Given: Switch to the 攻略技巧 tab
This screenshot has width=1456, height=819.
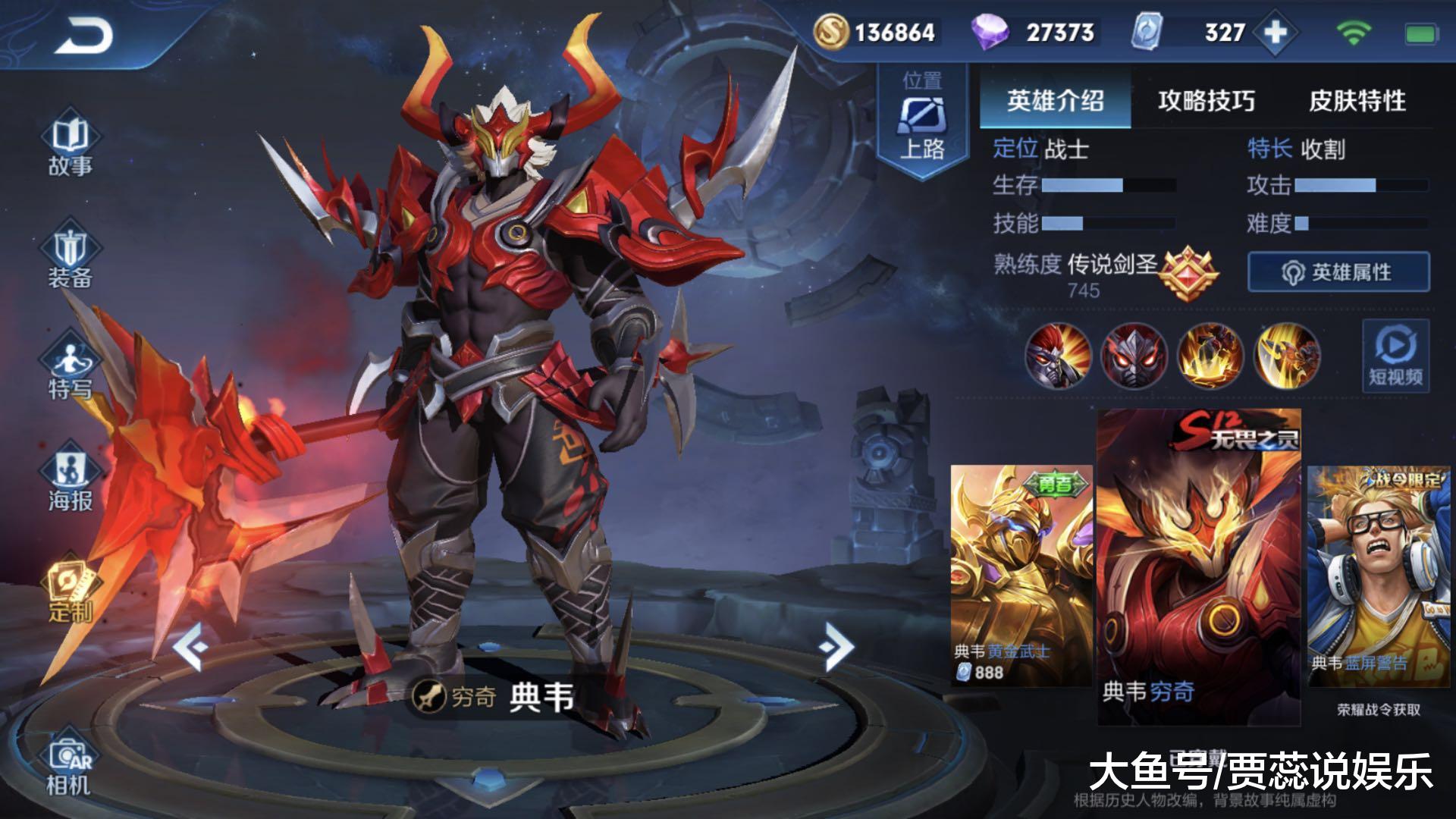Looking at the screenshot, I should (x=1206, y=99).
